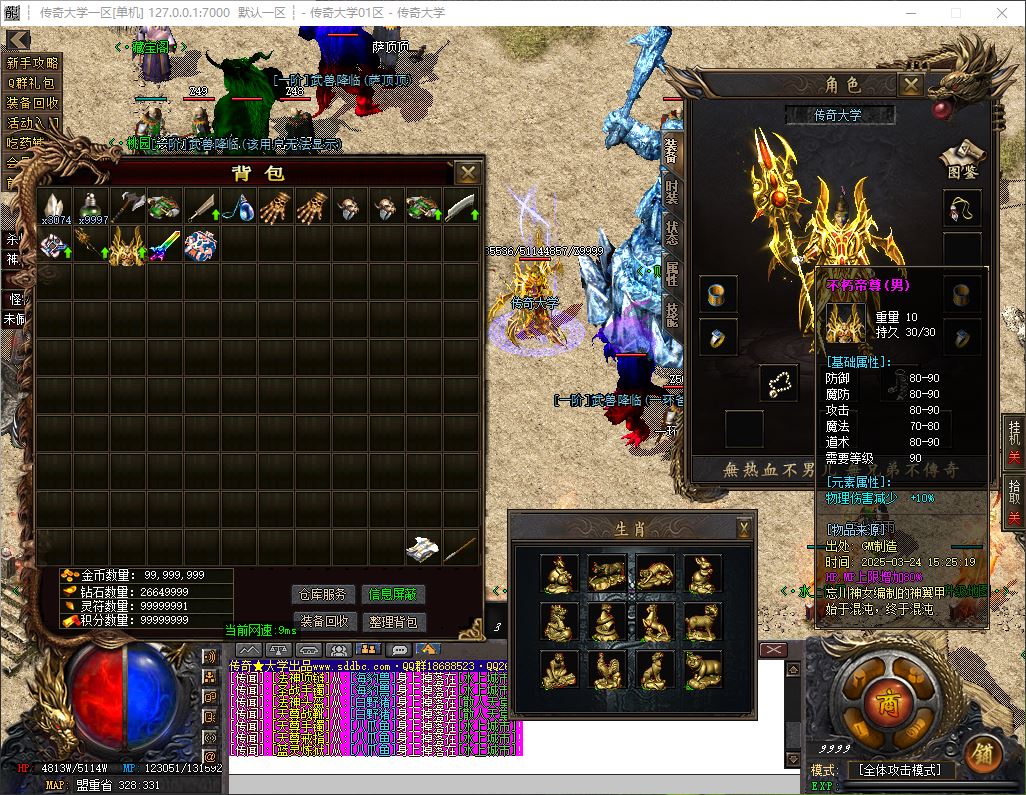The image size is (1026, 795).
Task: Click the 整理背包 sort bag button
Action: (x=393, y=621)
